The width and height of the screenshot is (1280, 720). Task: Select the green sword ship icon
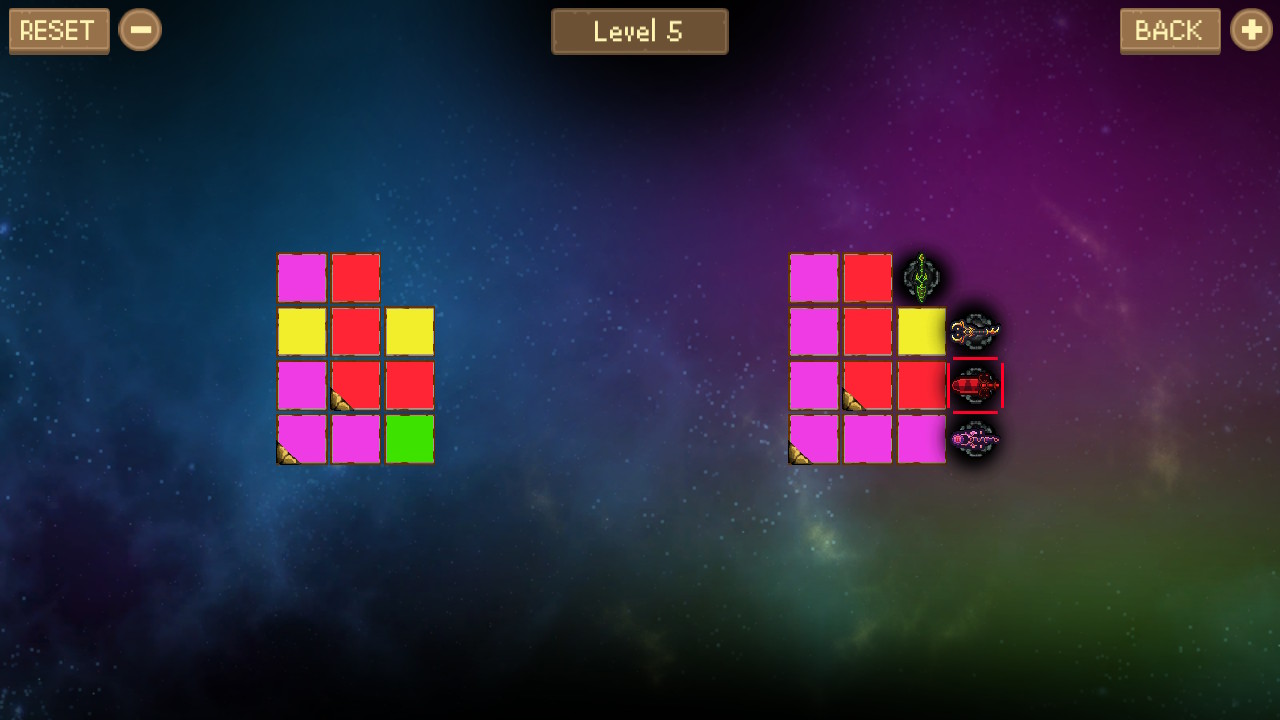click(920, 279)
